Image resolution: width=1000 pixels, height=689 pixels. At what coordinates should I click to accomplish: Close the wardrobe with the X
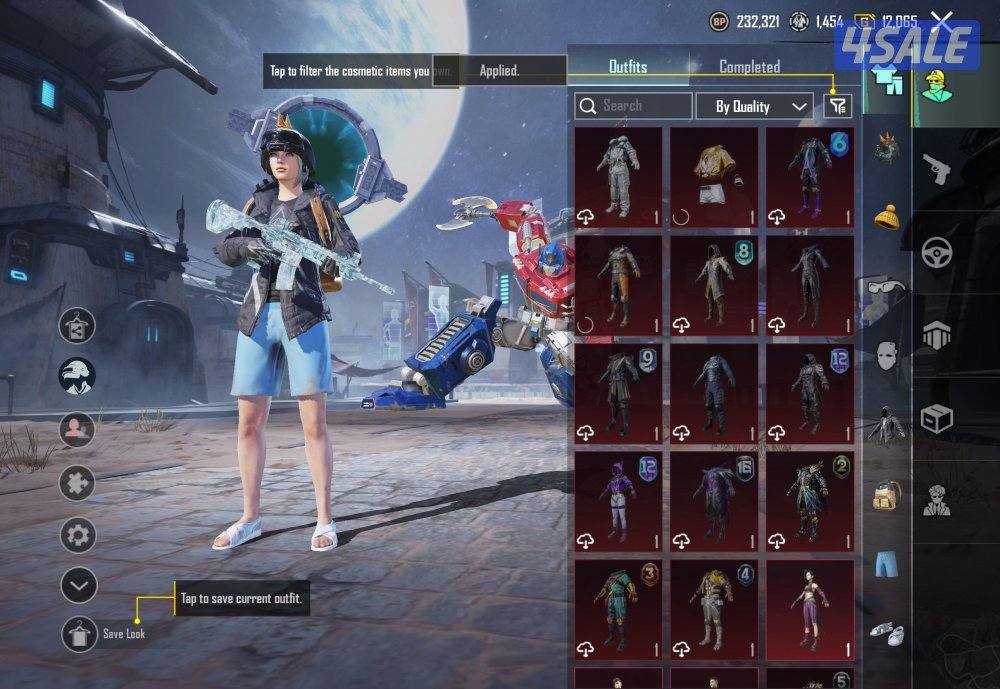[942, 20]
